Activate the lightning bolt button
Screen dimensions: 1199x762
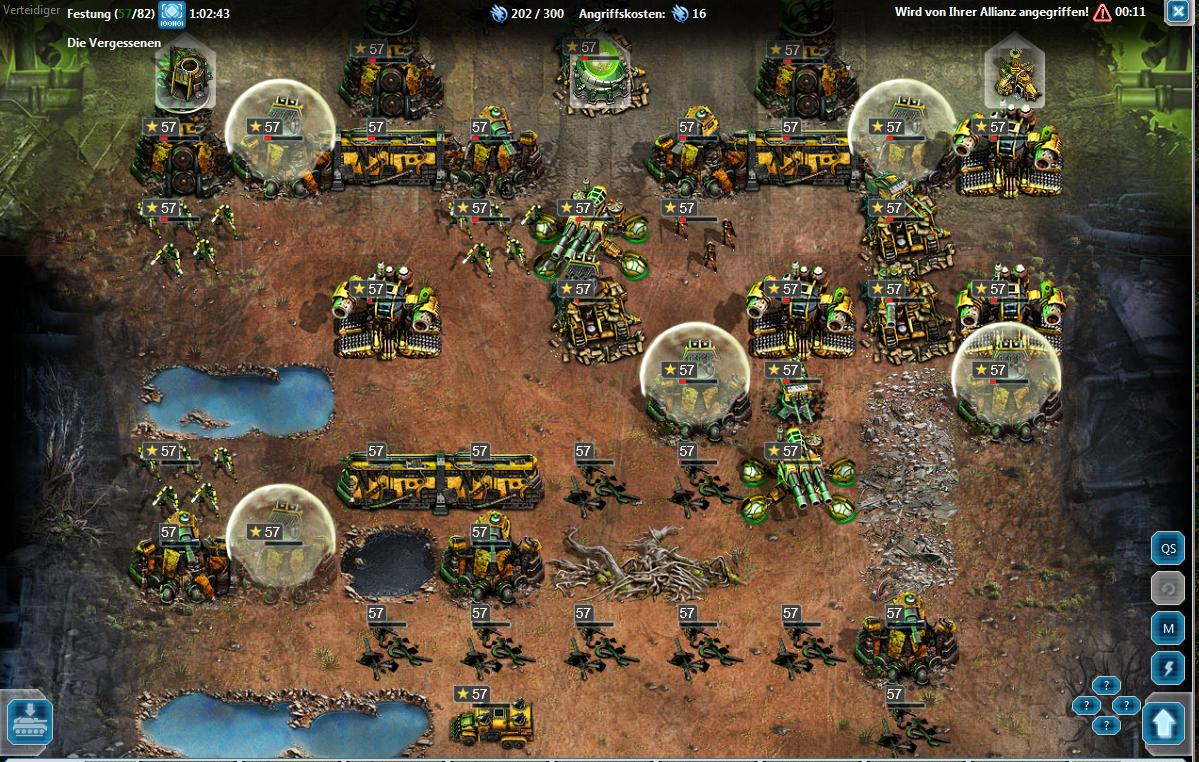[1167, 667]
